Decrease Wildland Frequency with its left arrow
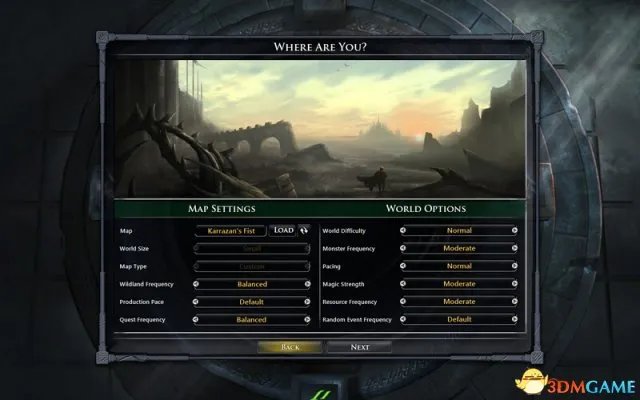The image size is (640, 400). point(194,284)
